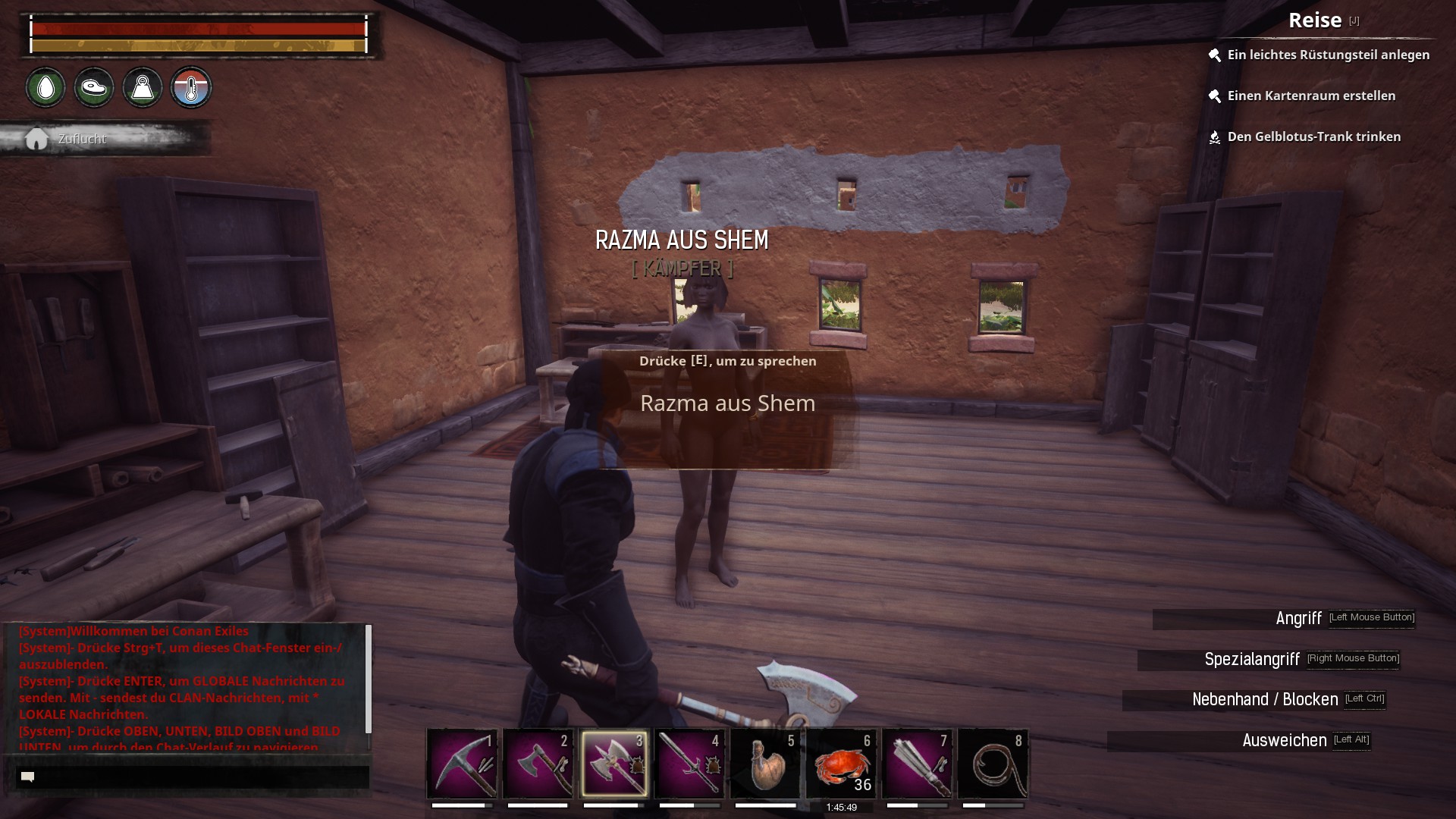Image resolution: width=1456 pixels, height=819 pixels.
Task: Select the 'Ein leichtes Rüstungsteil anlegen' objective
Action: pos(1328,55)
